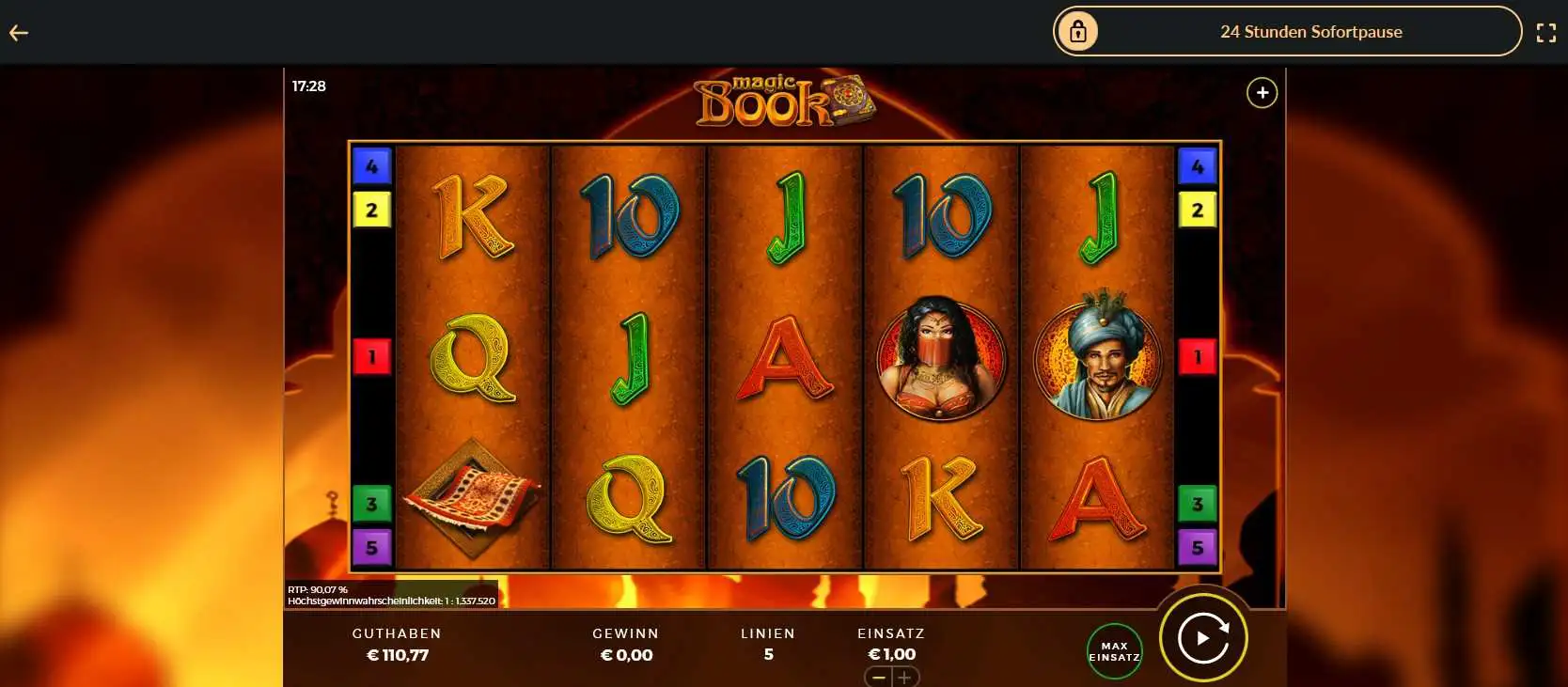Click the fullscreen expand icon top right
Screen dimensions: 1568x687
[1547, 31]
